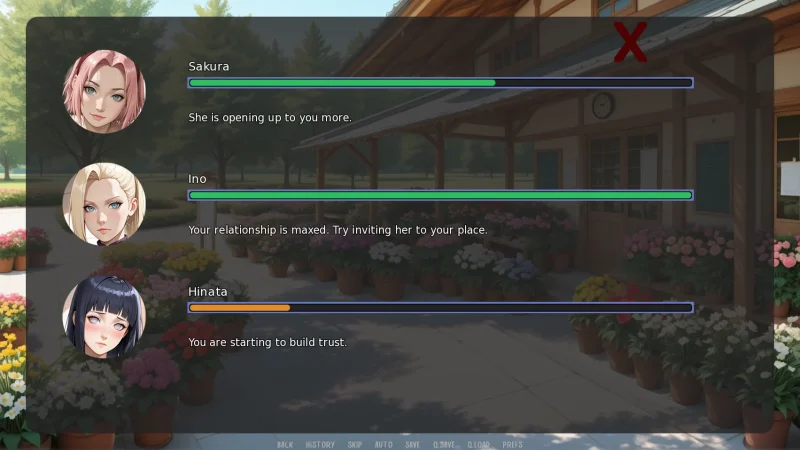Open the Prefs settings
800x450 pixels.
512,444
